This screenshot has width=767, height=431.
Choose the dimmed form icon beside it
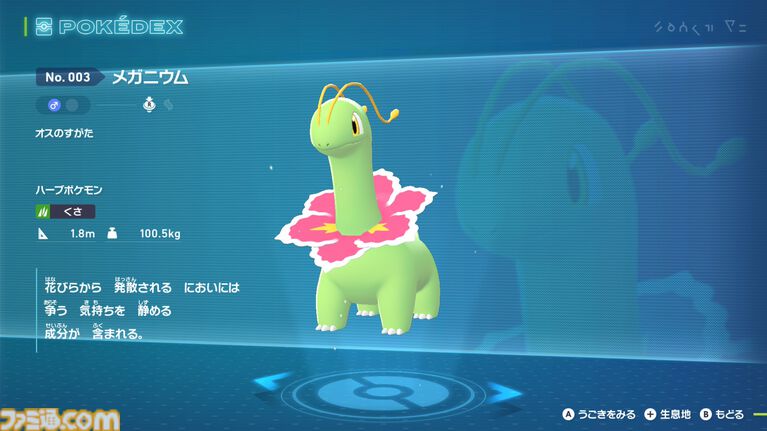(x=168, y=104)
